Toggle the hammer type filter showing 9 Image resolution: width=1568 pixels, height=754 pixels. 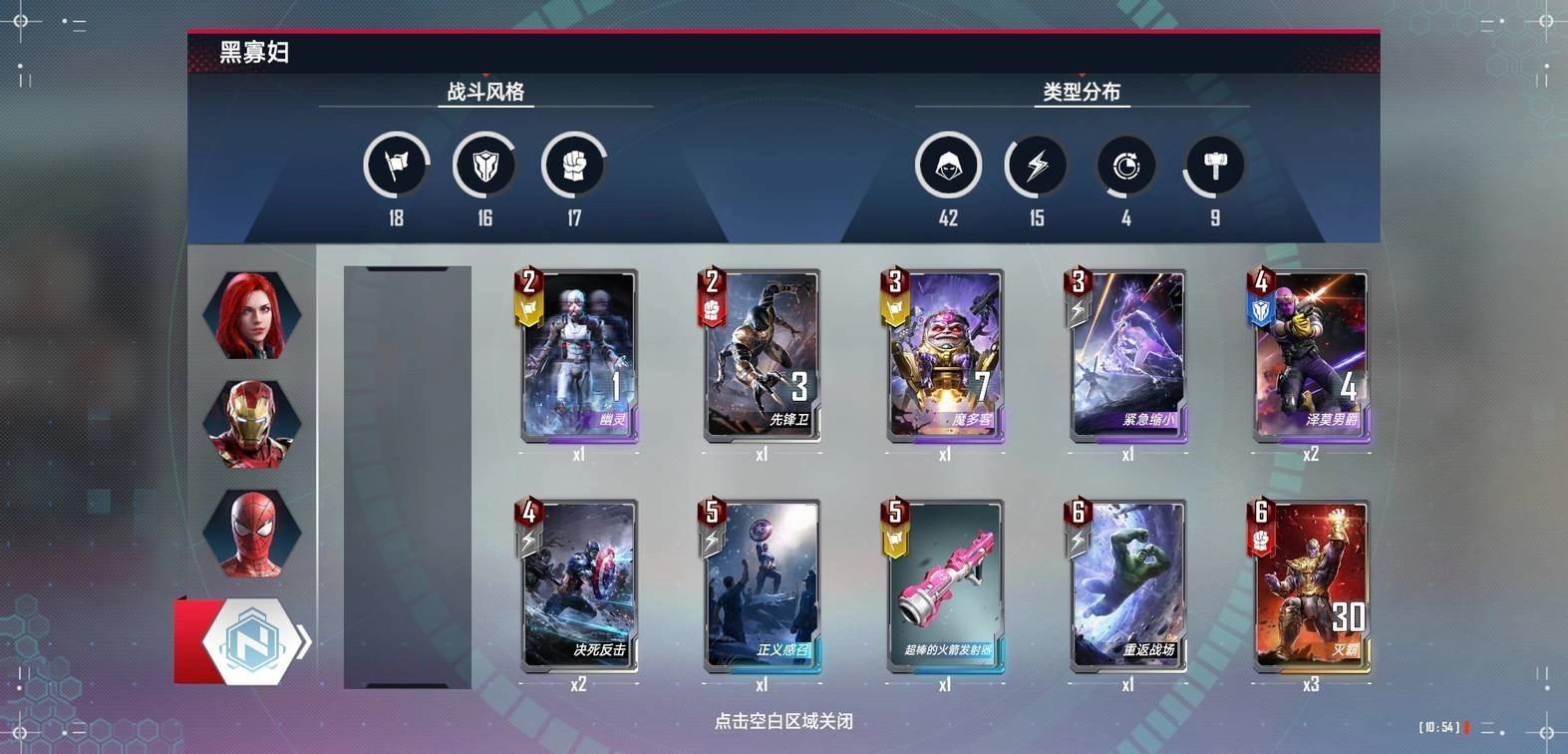click(x=1214, y=166)
